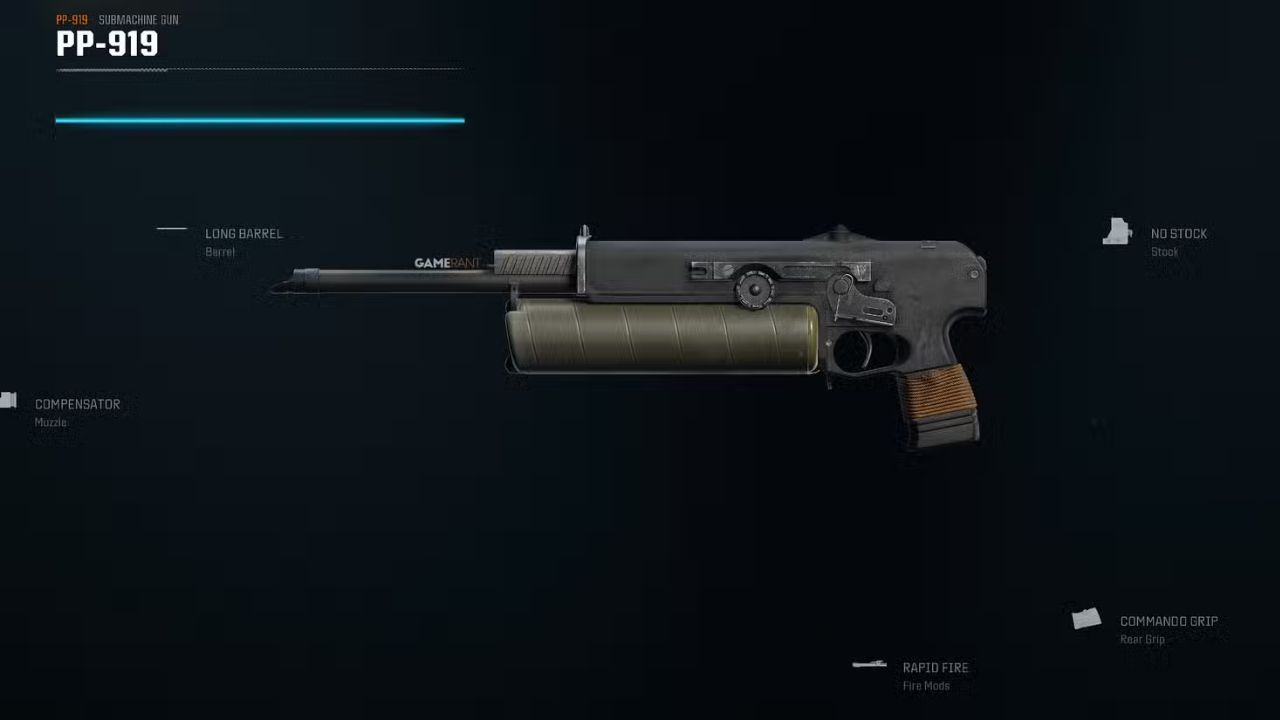This screenshot has height=720, width=1280.
Task: Click the large PP-919 title heading
Action: point(107,44)
